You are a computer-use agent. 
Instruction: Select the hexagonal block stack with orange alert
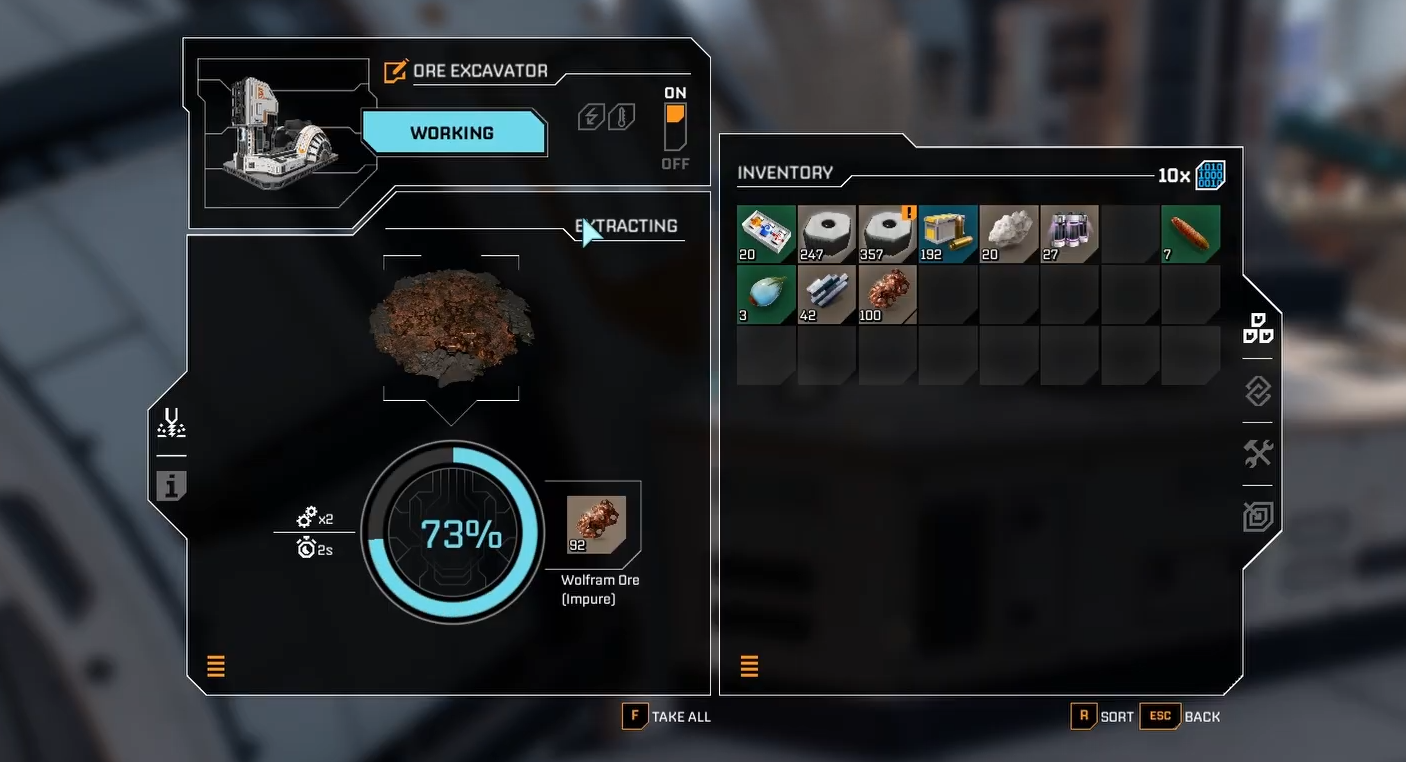tap(888, 234)
